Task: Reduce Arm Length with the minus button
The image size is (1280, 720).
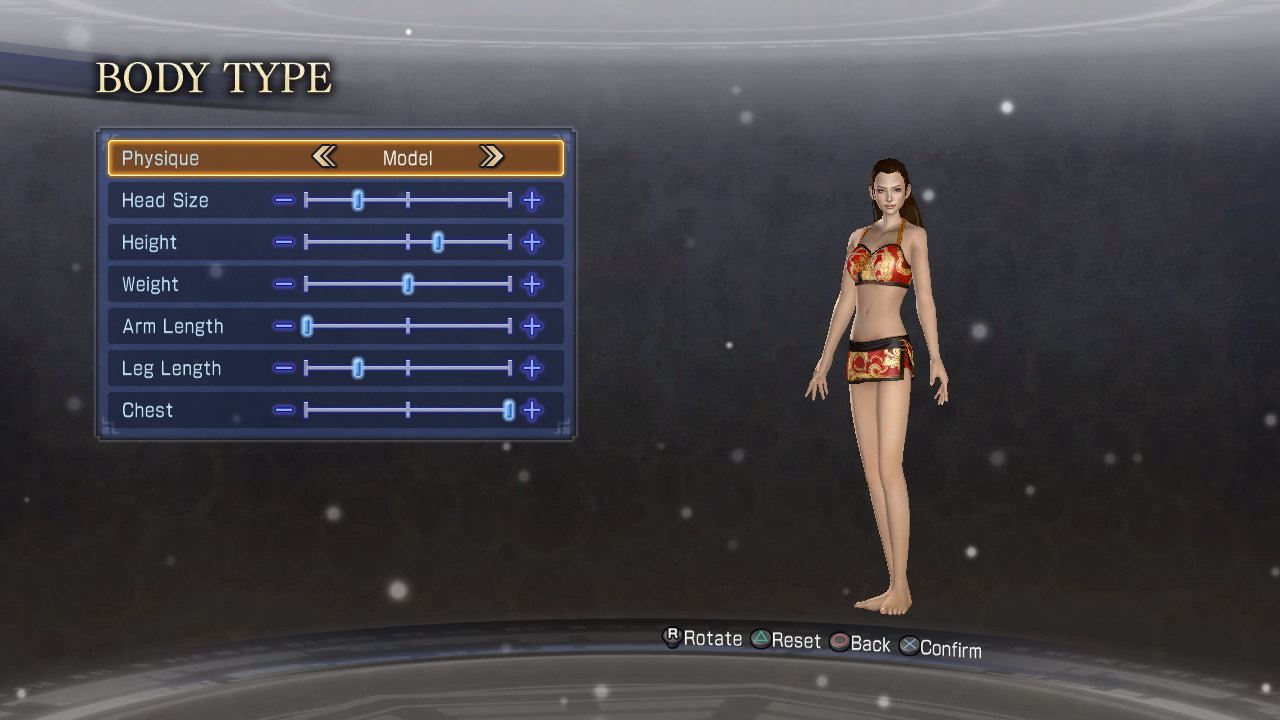Action: pyautogui.click(x=284, y=326)
